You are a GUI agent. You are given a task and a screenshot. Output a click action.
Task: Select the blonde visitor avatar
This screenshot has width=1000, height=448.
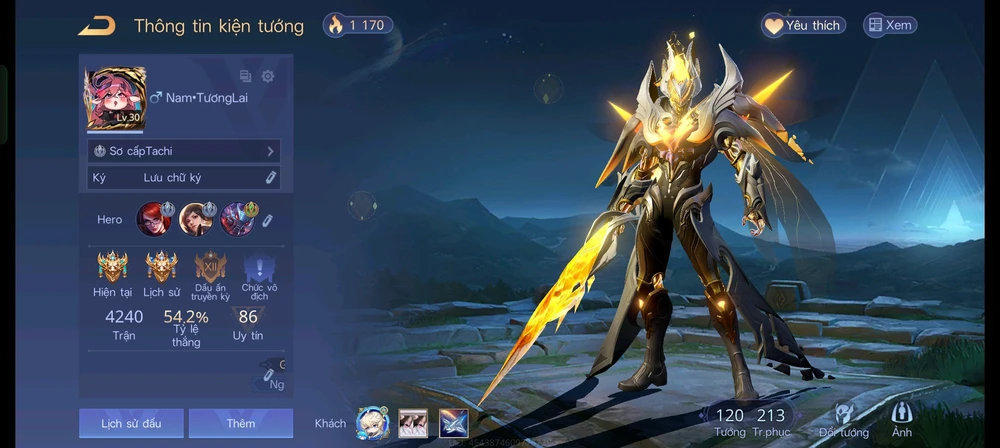(373, 423)
